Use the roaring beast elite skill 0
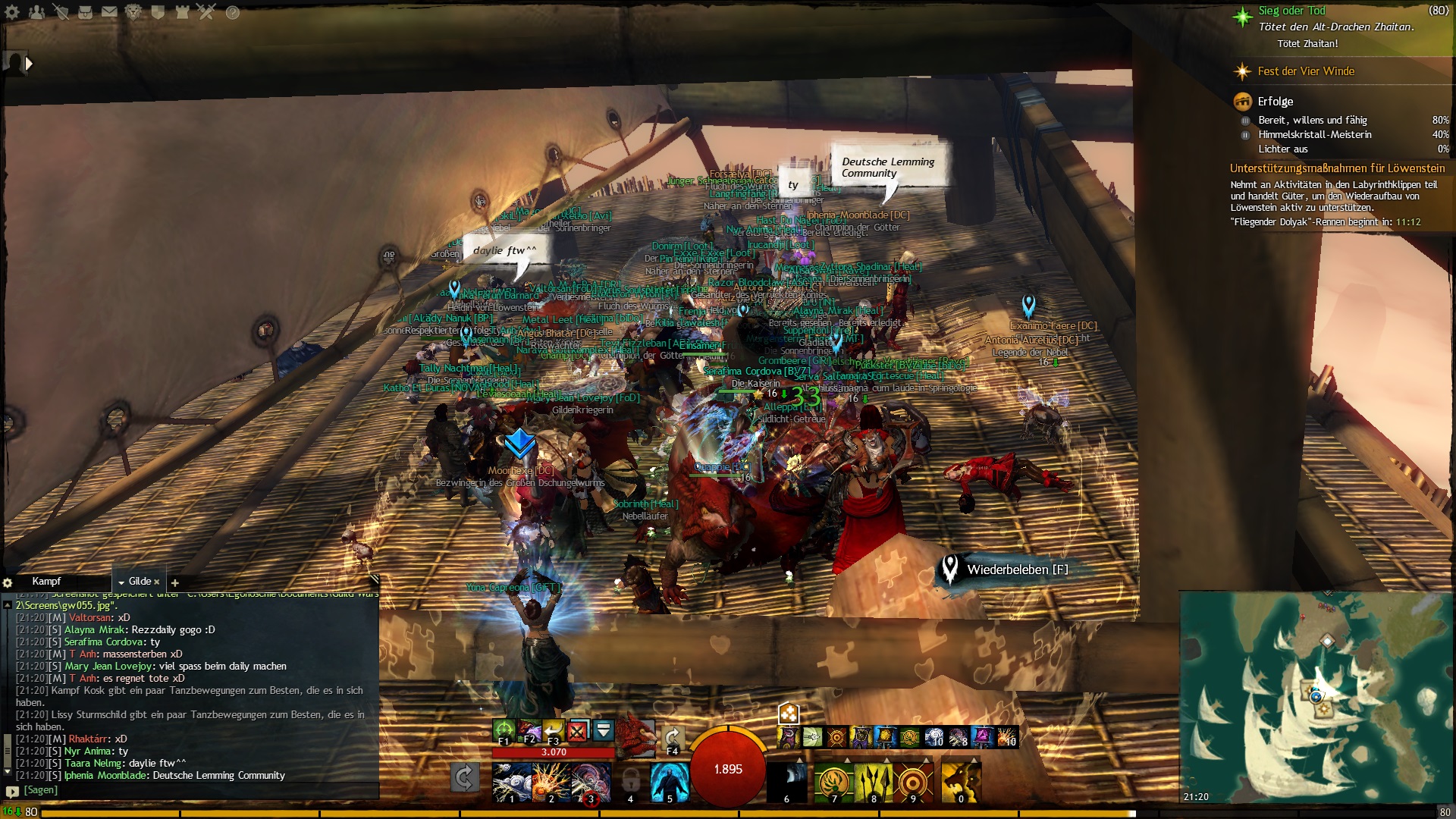The image size is (1456, 819). tap(960, 782)
